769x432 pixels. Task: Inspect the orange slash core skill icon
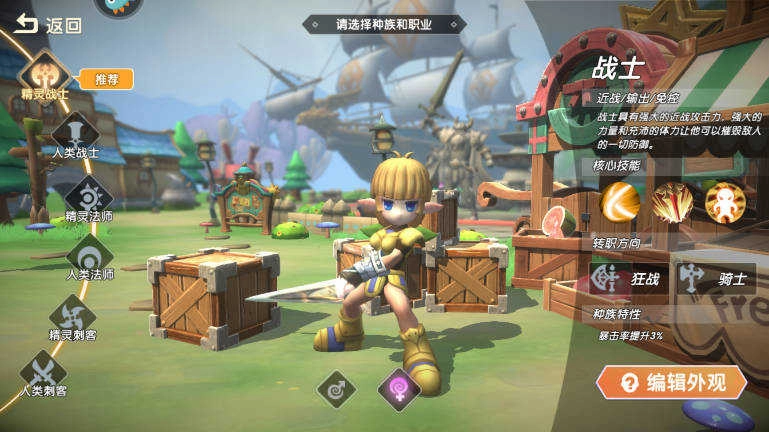pos(620,202)
